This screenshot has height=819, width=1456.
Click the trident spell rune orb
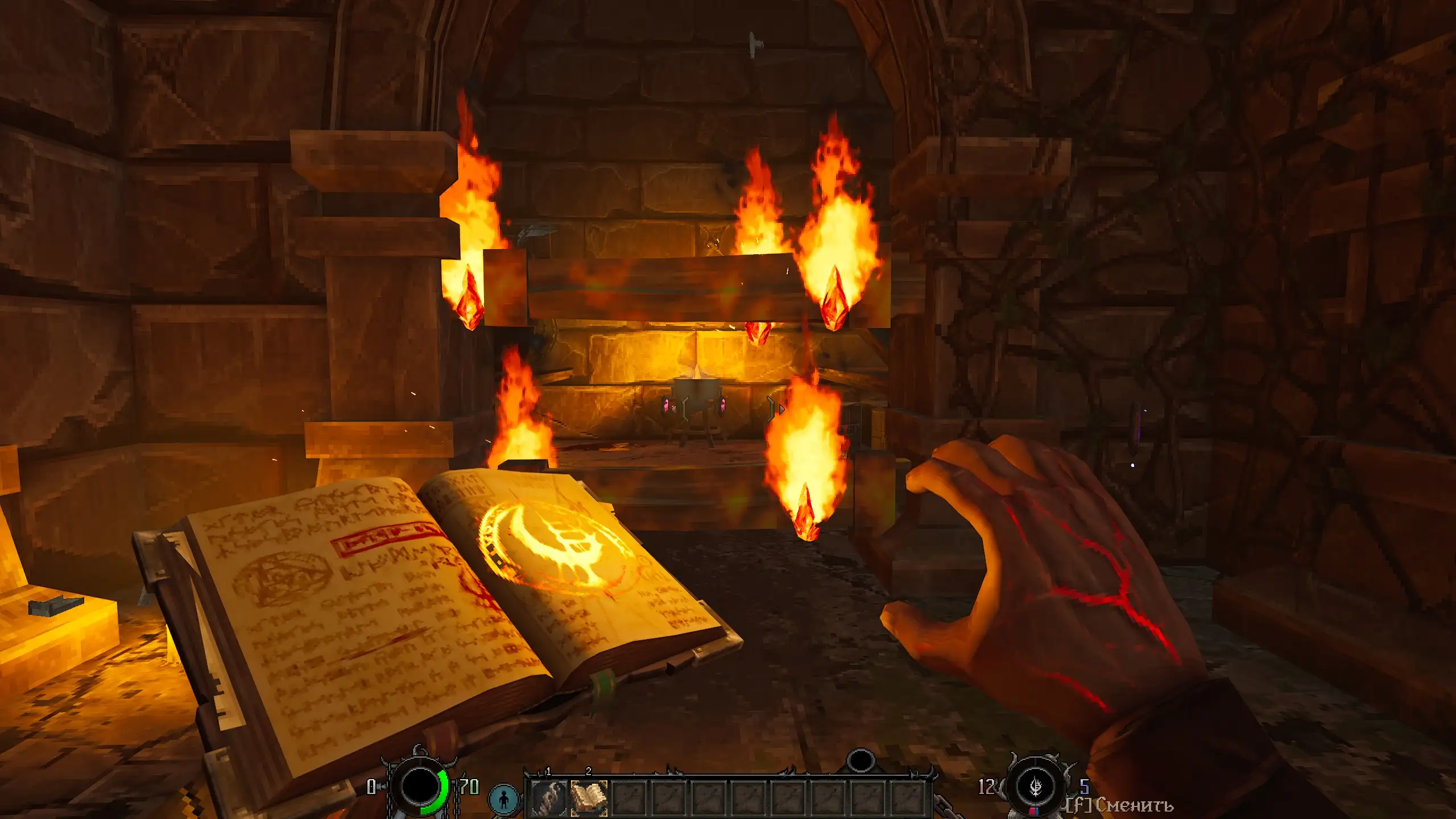1036,787
